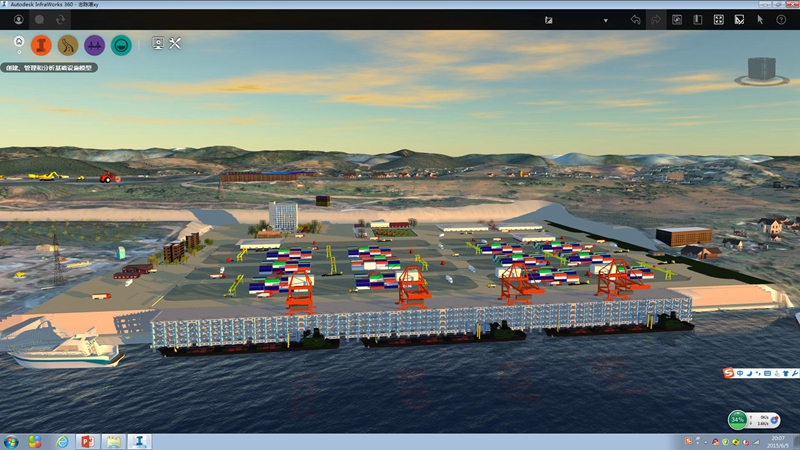The height and width of the screenshot is (450, 800).
Task: Click the view cube navigation widget
Action: click(x=762, y=69)
